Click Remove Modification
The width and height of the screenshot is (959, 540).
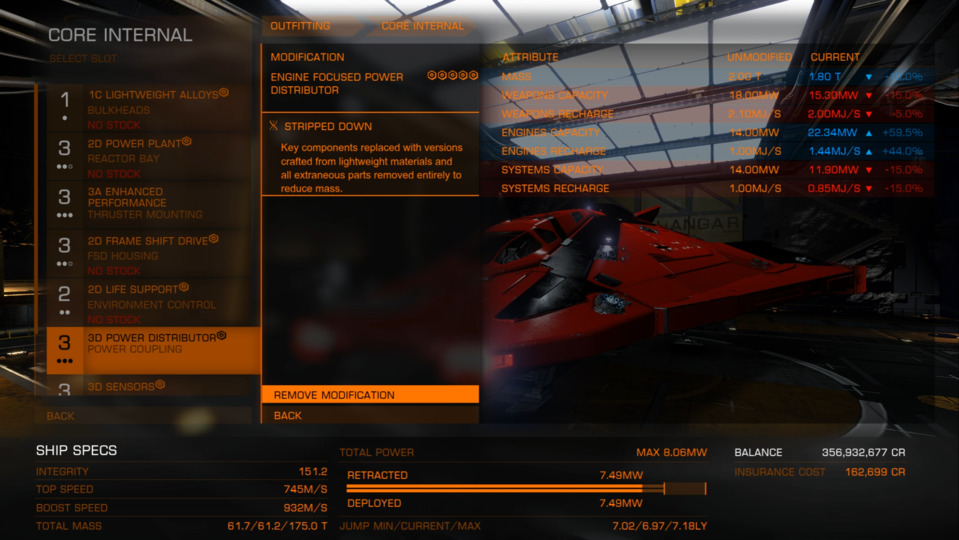(x=370, y=395)
